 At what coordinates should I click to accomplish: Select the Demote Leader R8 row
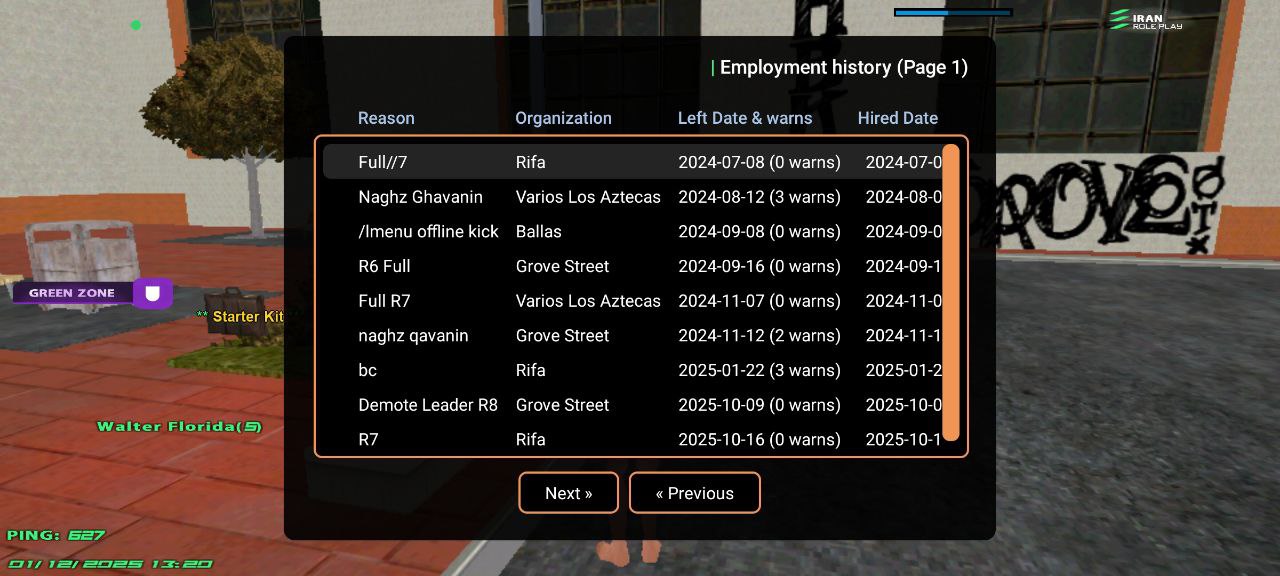(630, 405)
